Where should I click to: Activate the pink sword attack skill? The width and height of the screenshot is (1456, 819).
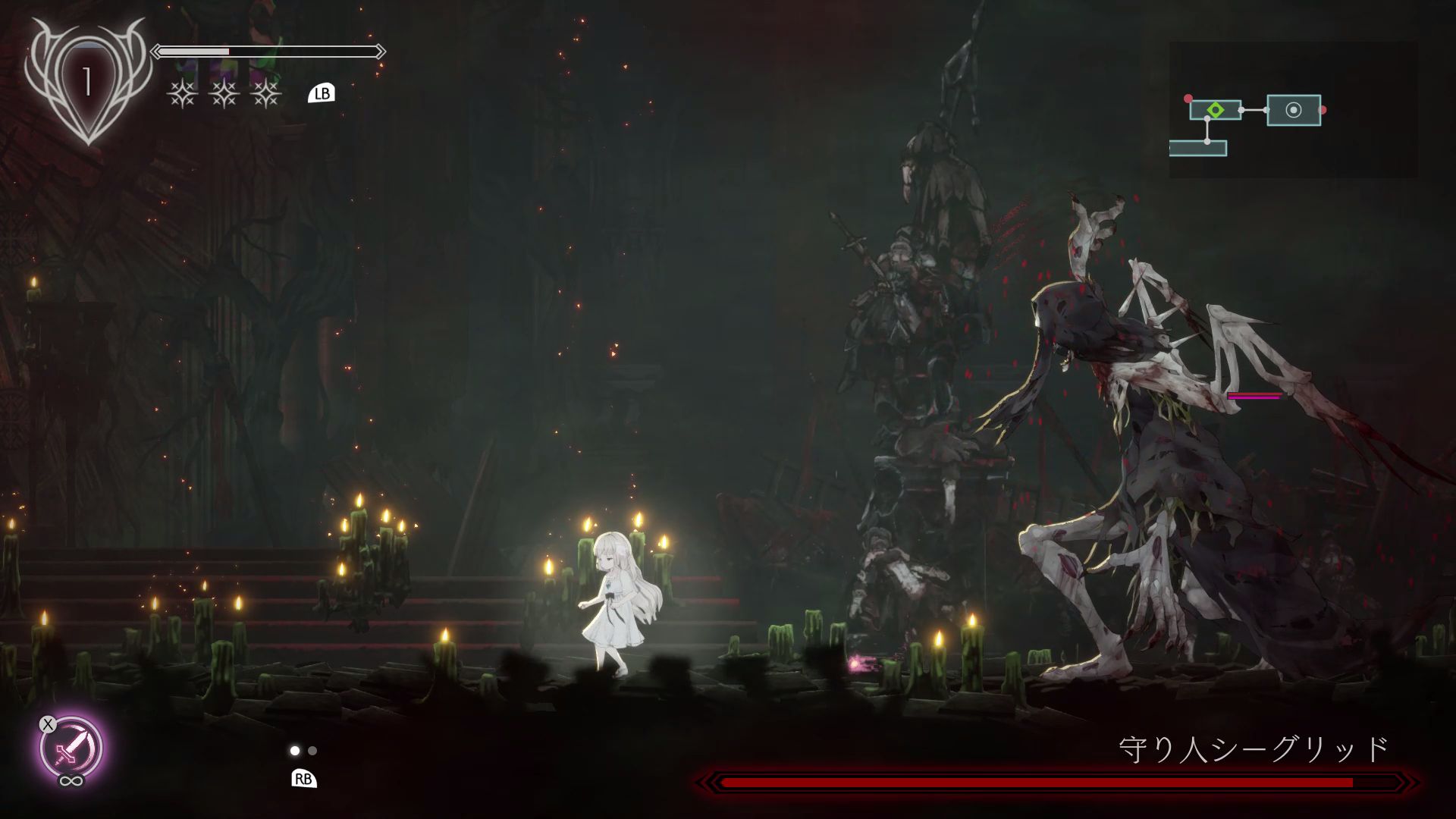coord(71,748)
